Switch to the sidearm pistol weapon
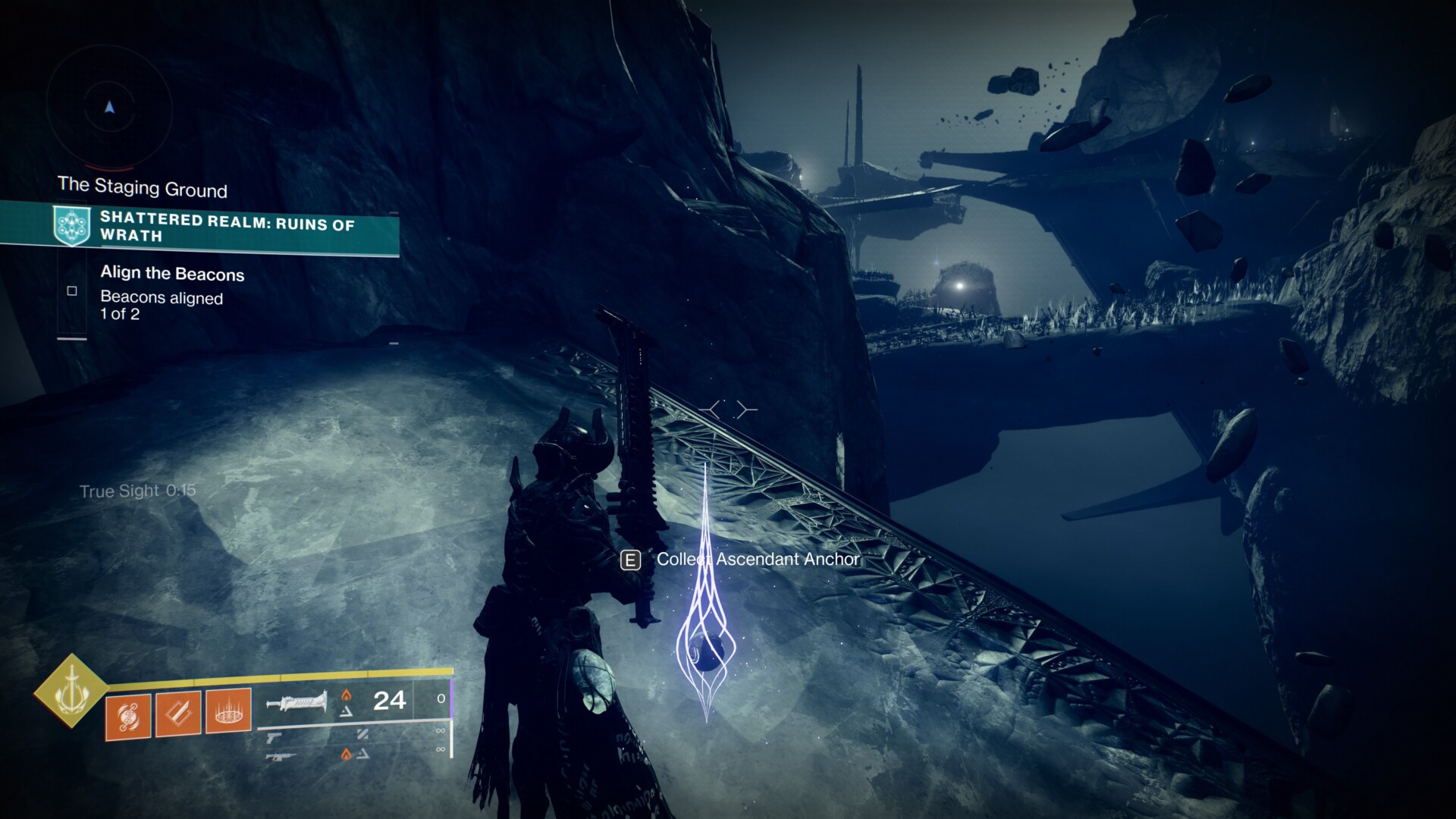Image resolution: width=1456 pixels, height=819 pixels. coord(274,736)
